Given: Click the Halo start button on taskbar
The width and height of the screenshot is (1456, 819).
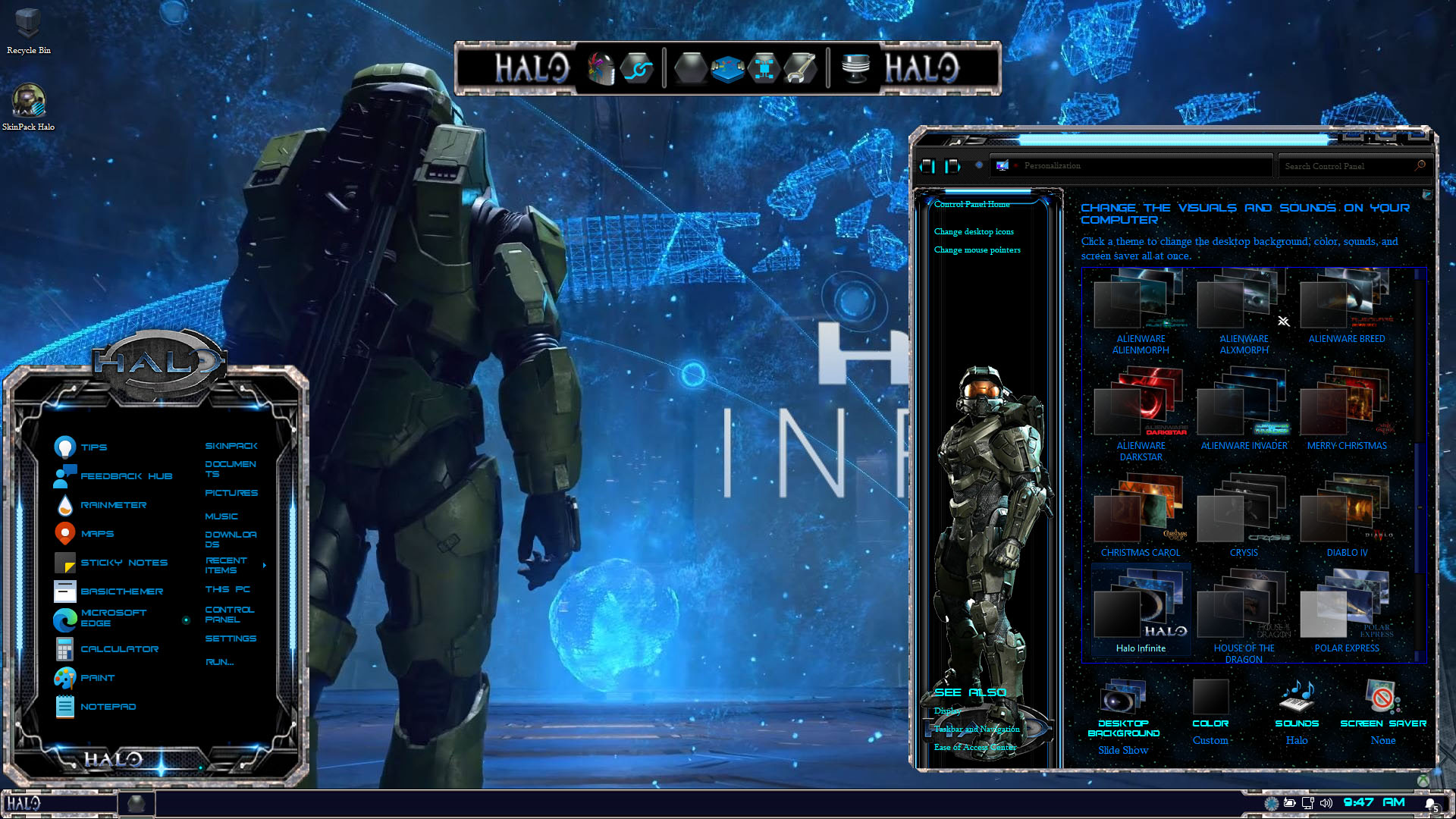Looking at the screenshot, I should point(24,803).
